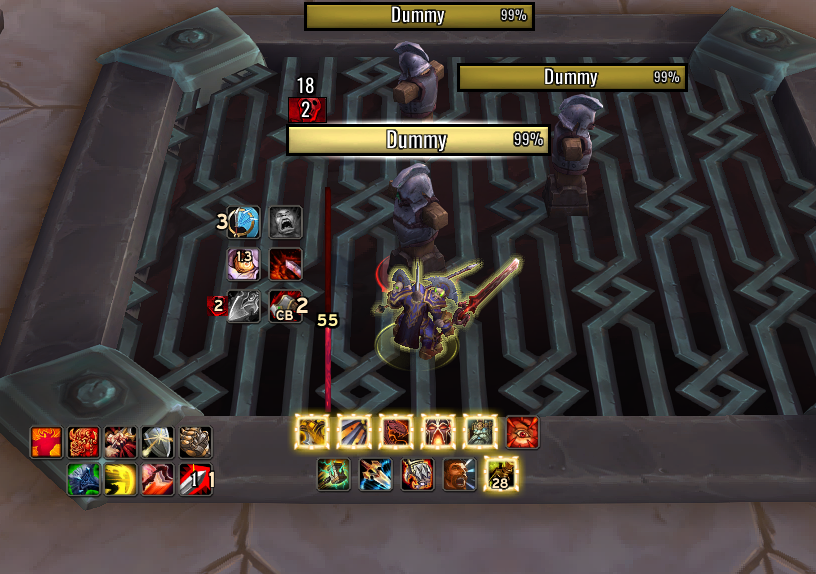Select the glowing golden gauntlet ability

pos(313,432)
